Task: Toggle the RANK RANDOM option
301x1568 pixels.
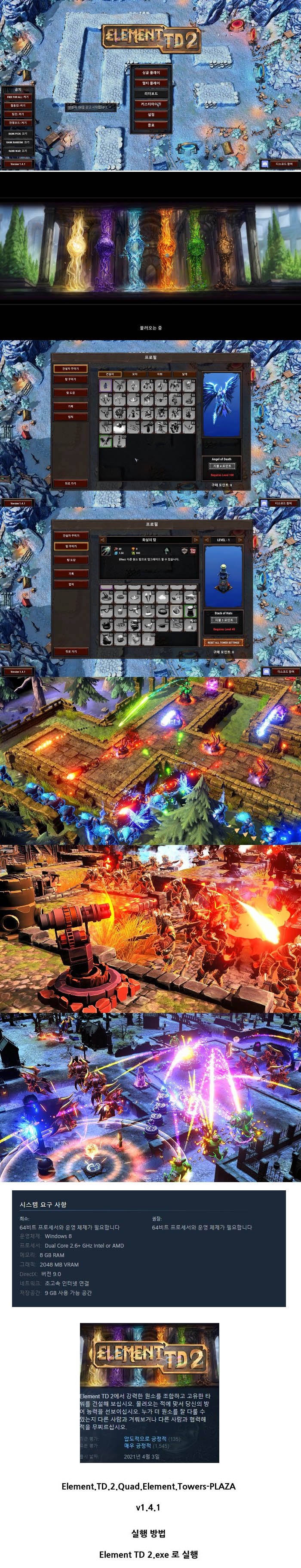Action: (18, 142)
